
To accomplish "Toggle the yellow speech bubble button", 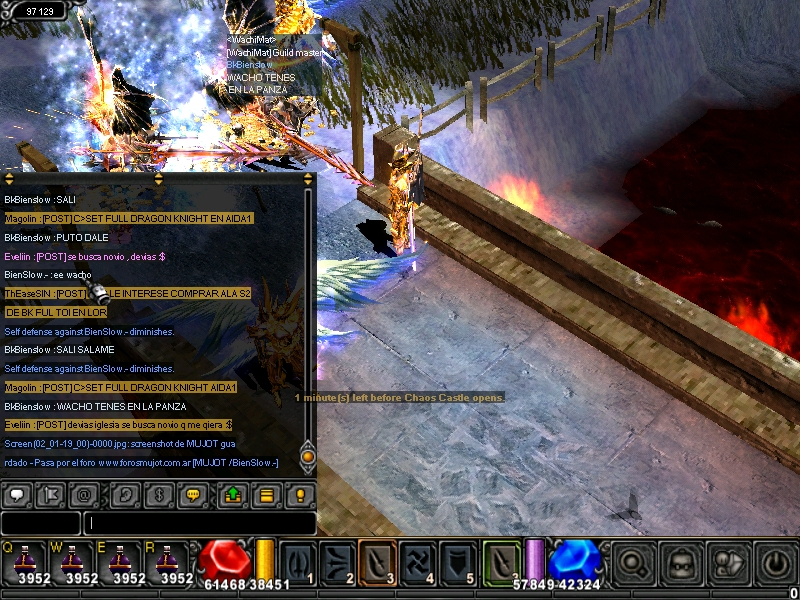I will click(x=195, y=494).
